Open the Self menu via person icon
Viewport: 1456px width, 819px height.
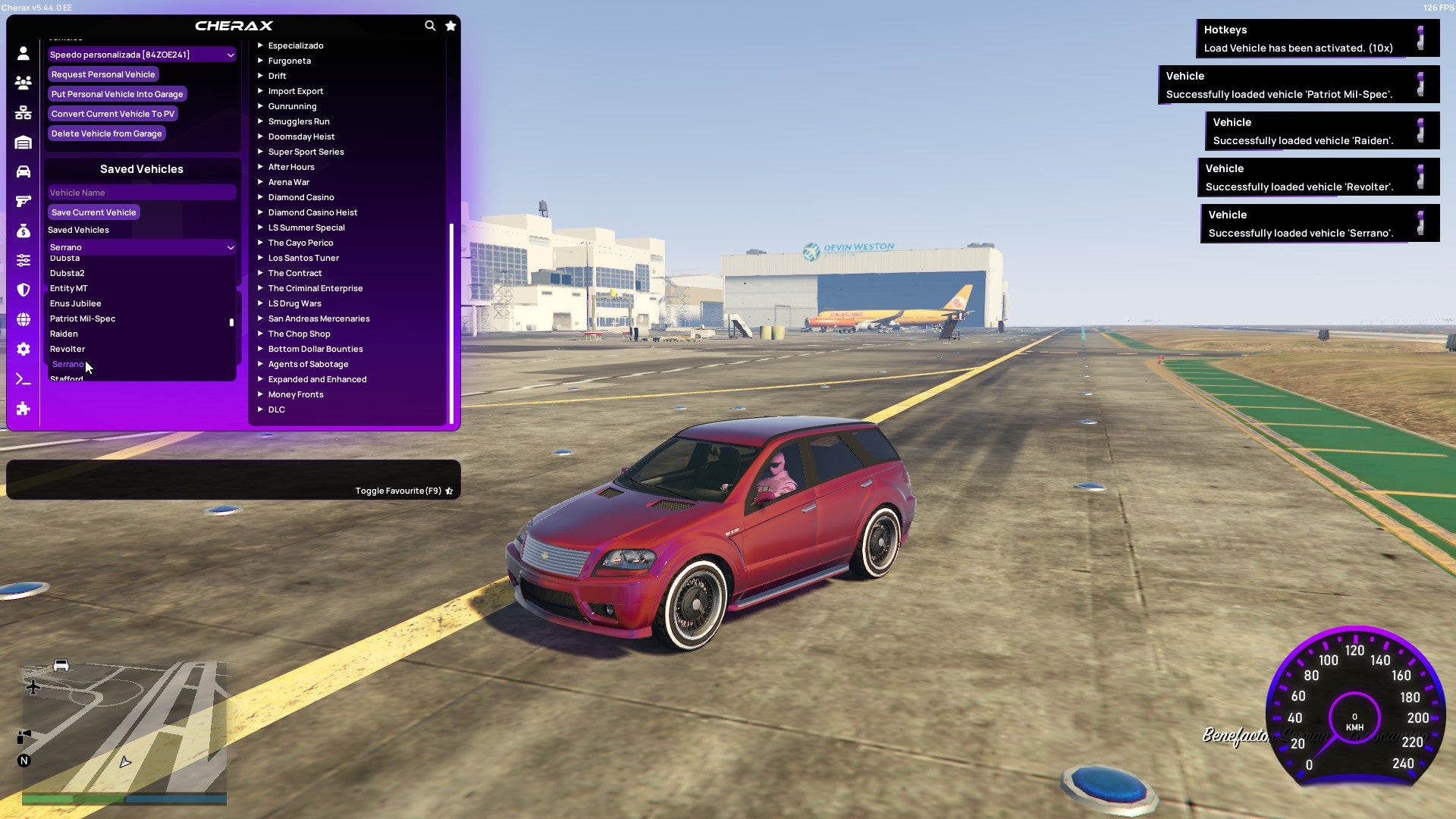click(x=23, y=53)
